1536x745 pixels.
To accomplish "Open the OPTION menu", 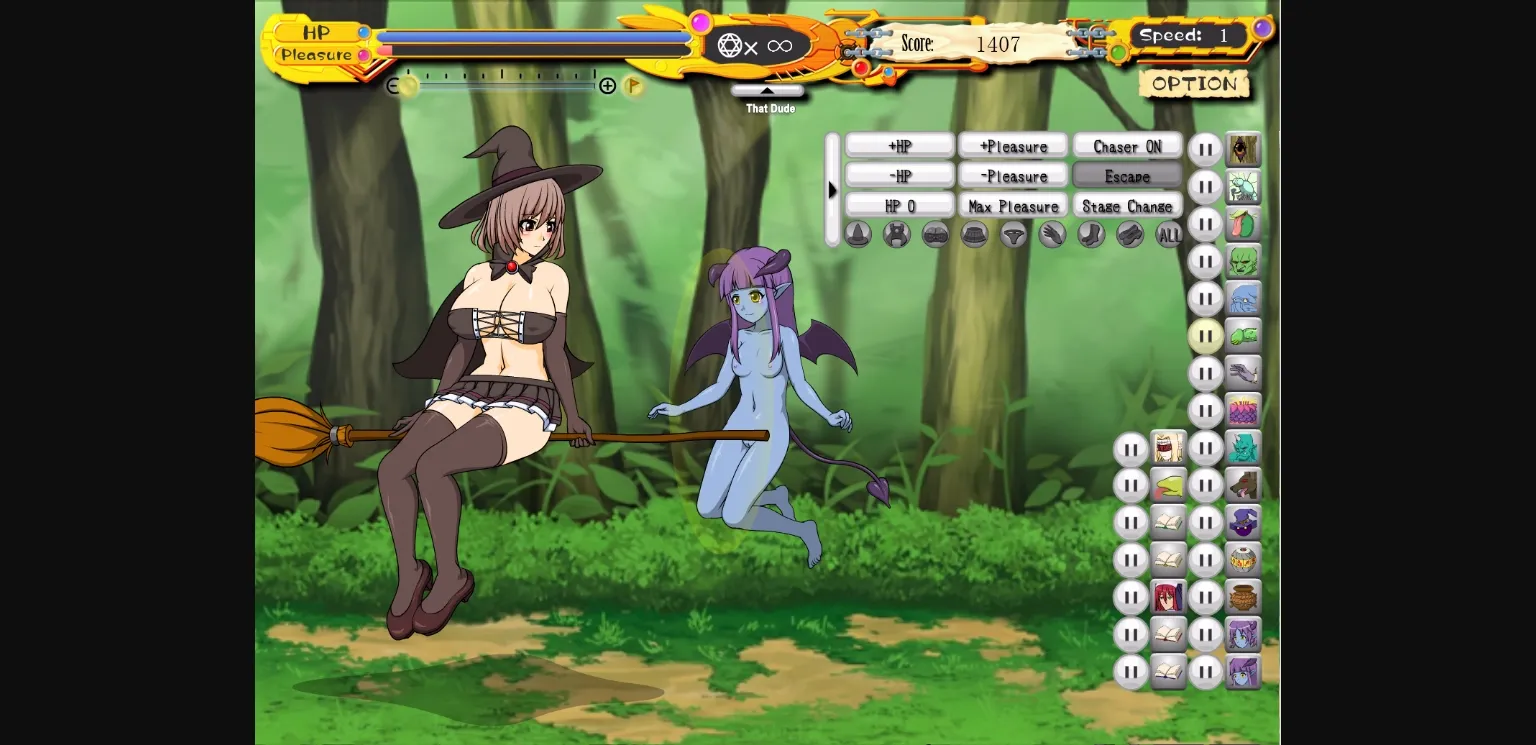I will (1194, 84).
